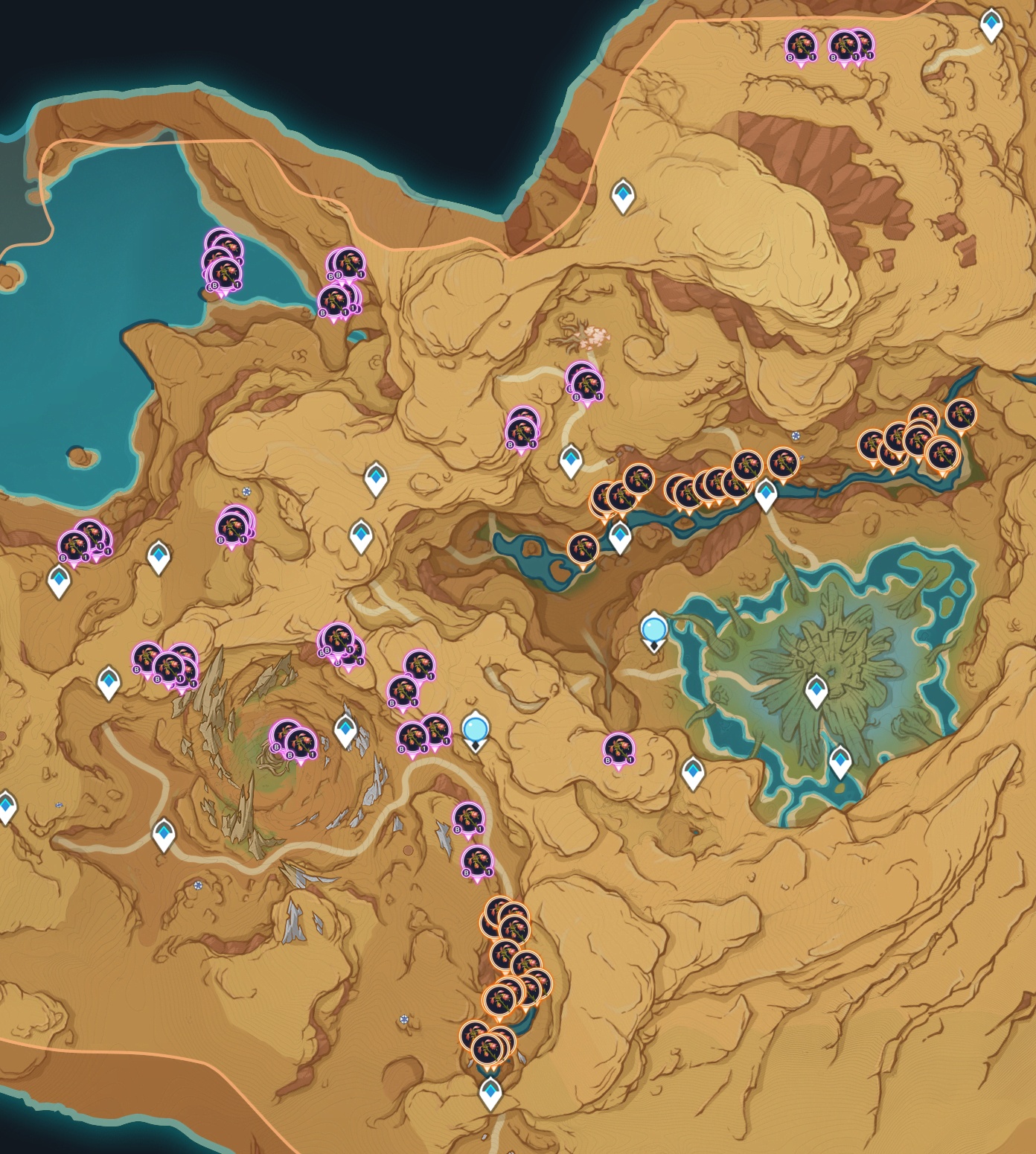The width and height of the screenshot is (1036, 1154).
Task: Open the waypoint at the canyon's southern exit
Action: point(490,1093)
